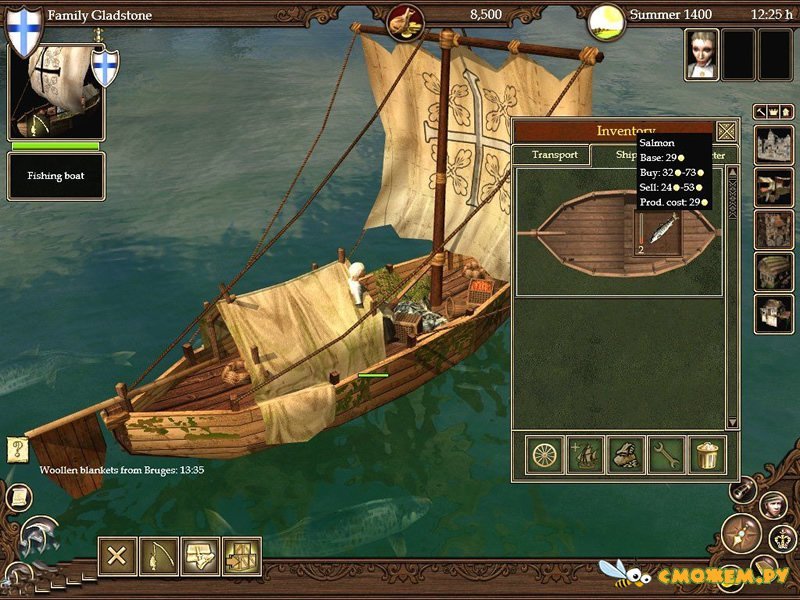
Task: Select the woman character portrait
Action: coord(701,55)
